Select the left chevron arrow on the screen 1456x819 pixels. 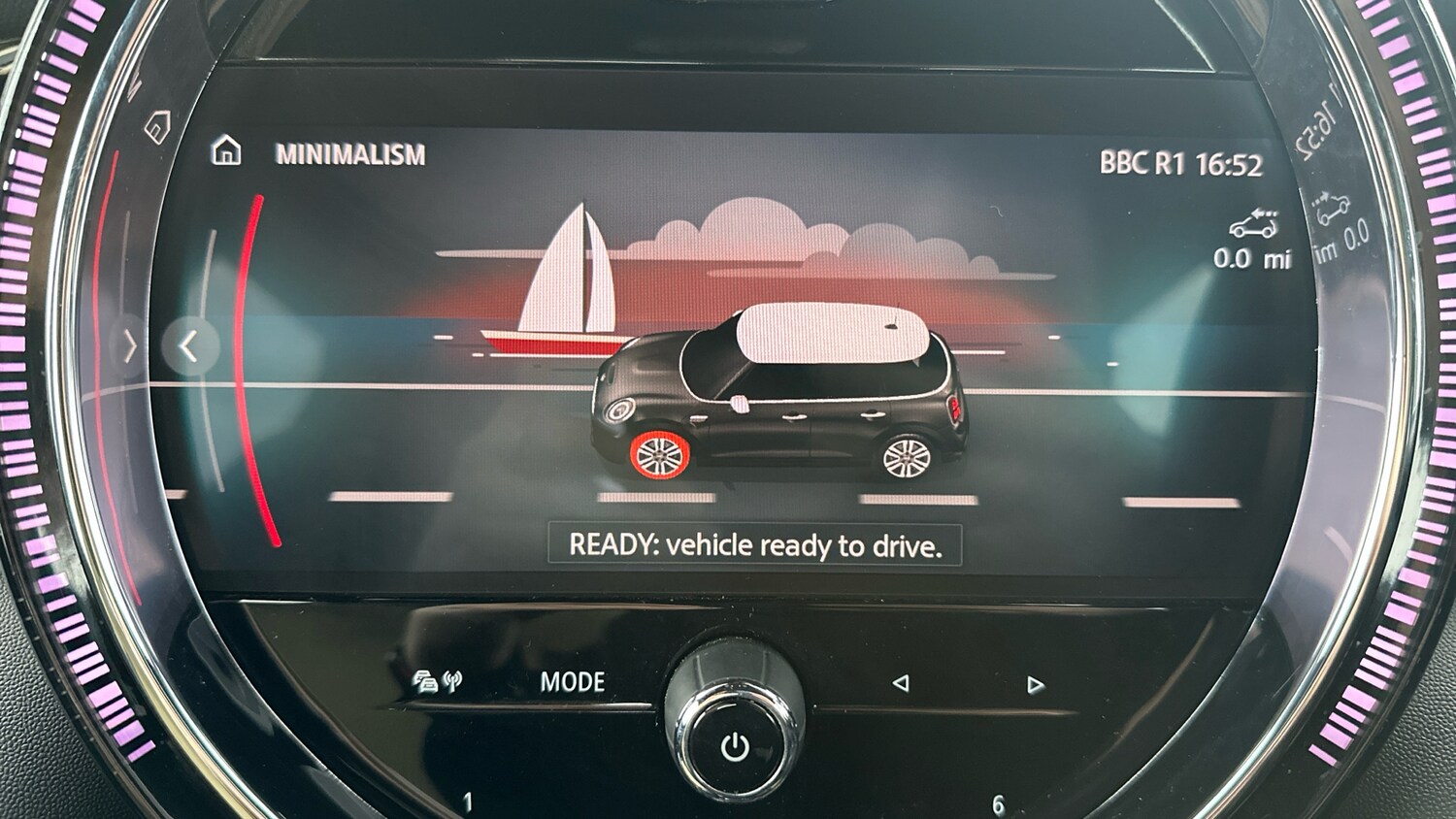click(x=189, y=346)
